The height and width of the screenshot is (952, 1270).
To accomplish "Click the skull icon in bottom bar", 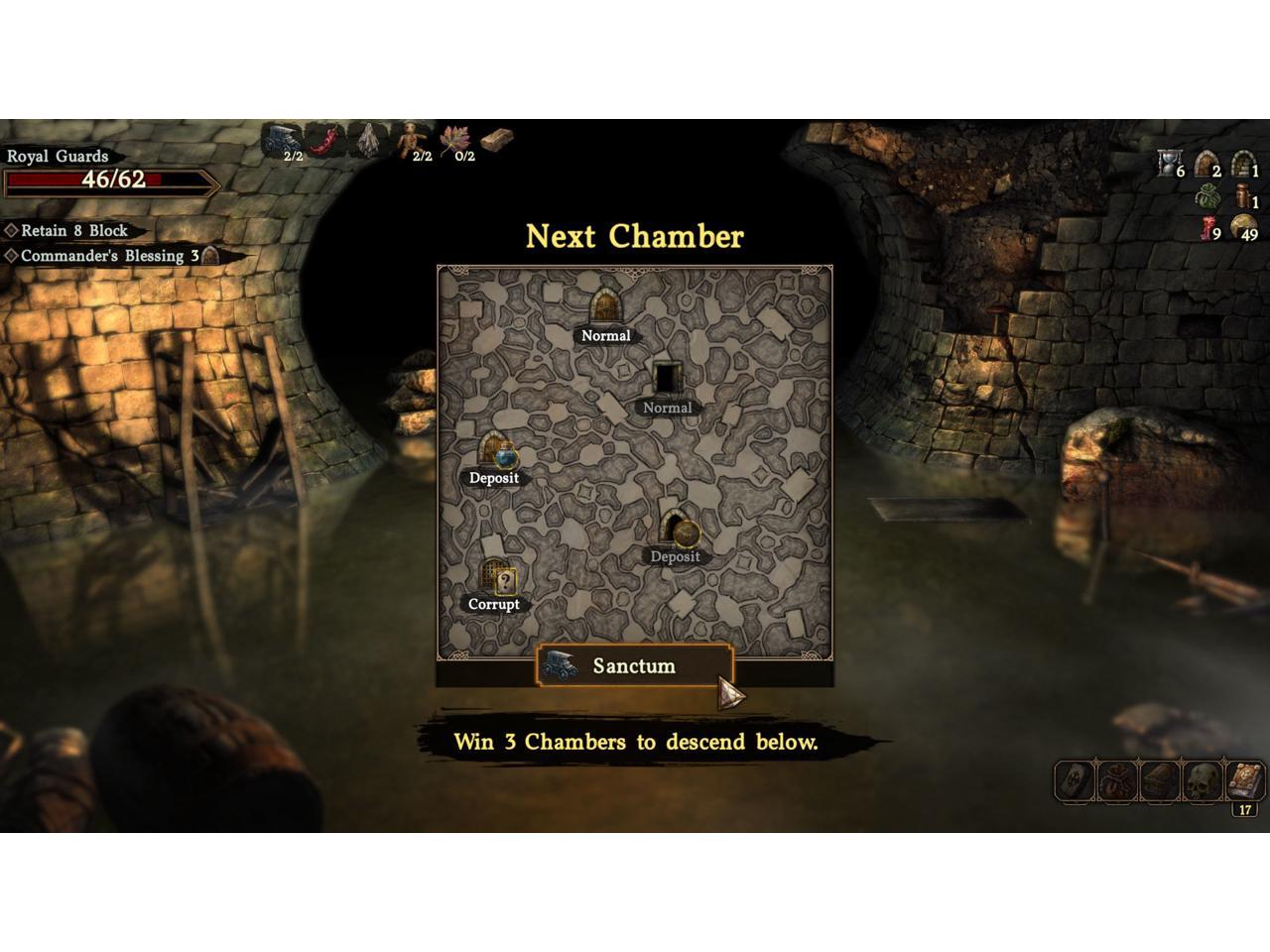I will pyautogui.click(x=1202, y=781).
